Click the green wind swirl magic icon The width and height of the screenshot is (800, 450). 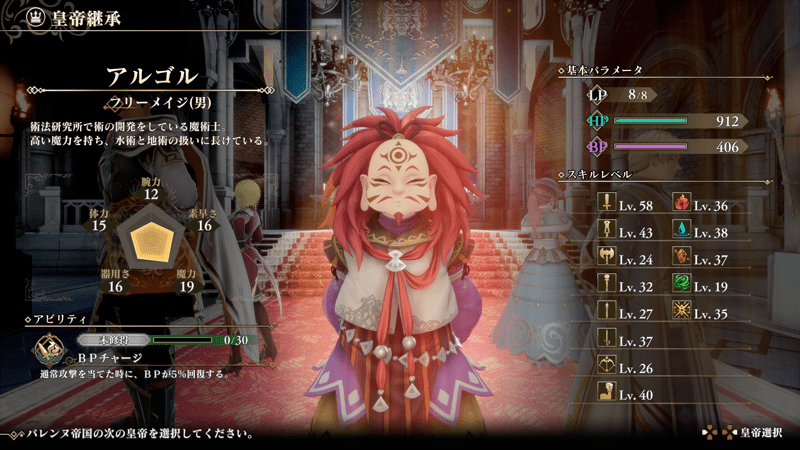tap(682, 286)
